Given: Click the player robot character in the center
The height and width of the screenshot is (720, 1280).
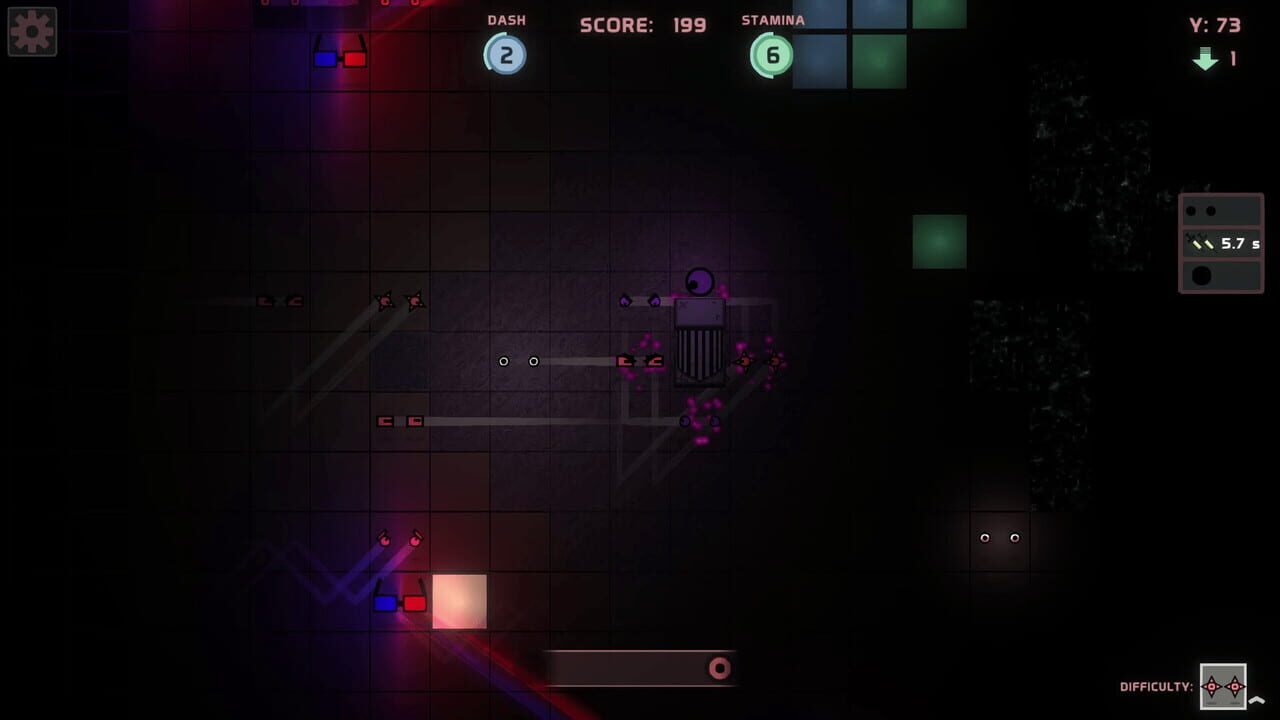Looking at the screenshot, I should point(698,330).
